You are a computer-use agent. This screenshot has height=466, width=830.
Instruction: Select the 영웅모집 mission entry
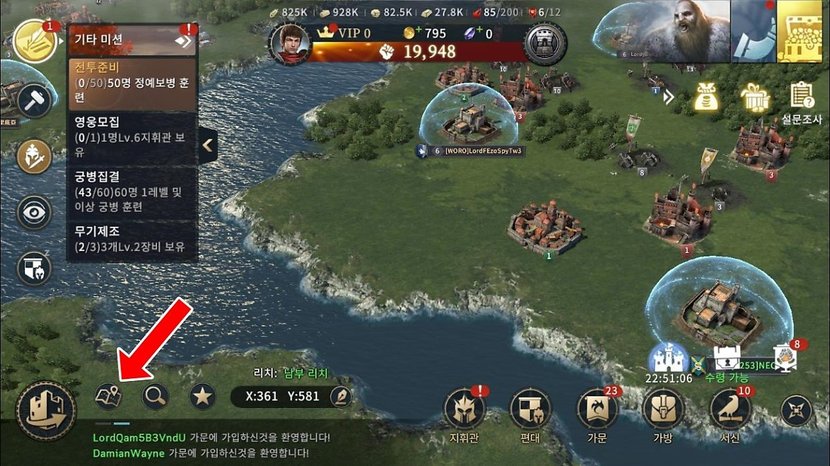131,136
